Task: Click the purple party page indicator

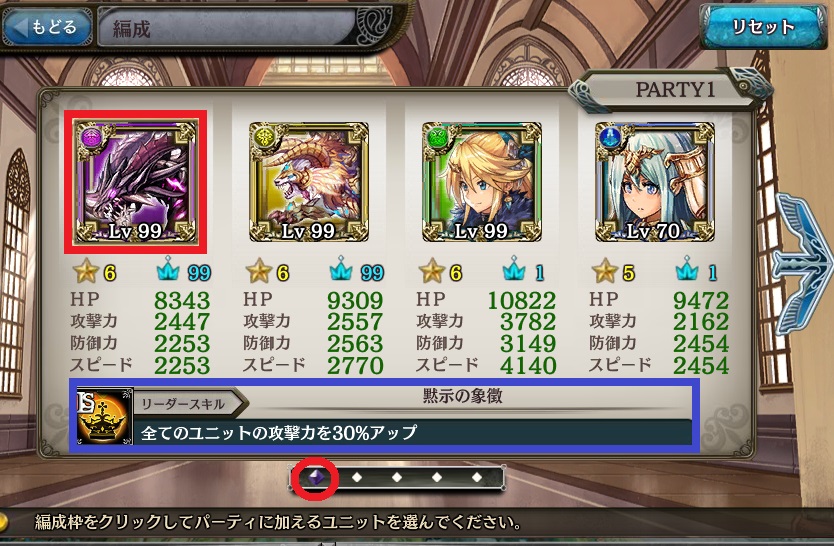Action: [x=315, y=477]
